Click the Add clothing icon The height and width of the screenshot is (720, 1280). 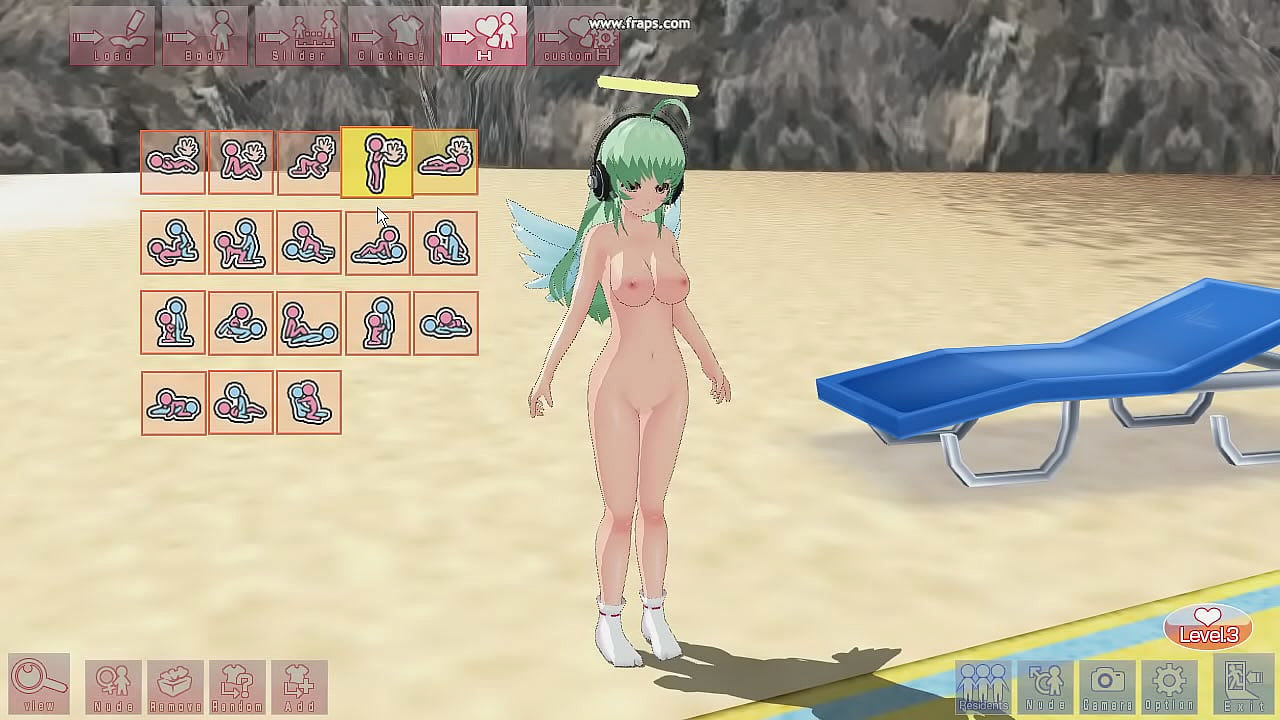(300, 686)
